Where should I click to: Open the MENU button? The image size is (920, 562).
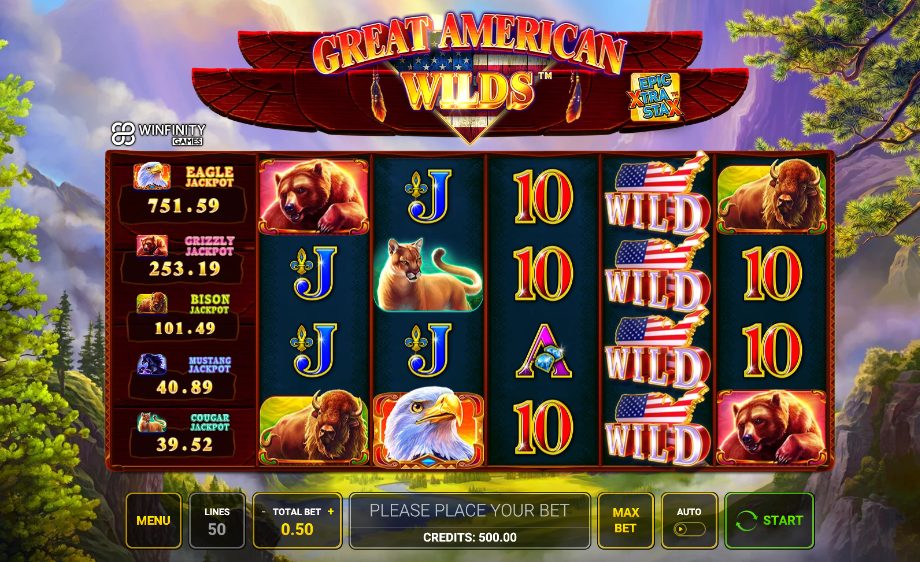[153, 520]
